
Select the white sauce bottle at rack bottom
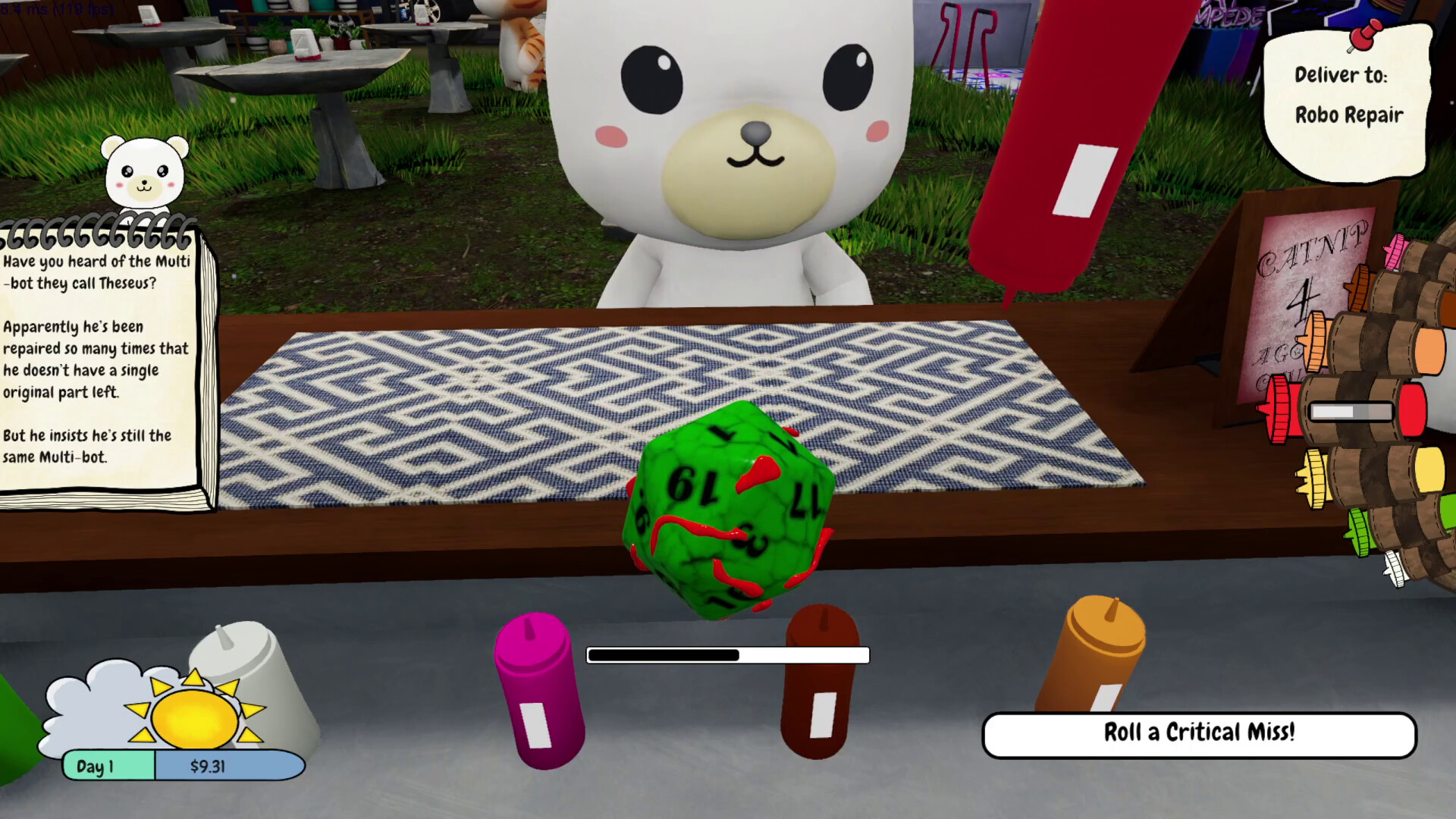tap(1395, 569)
